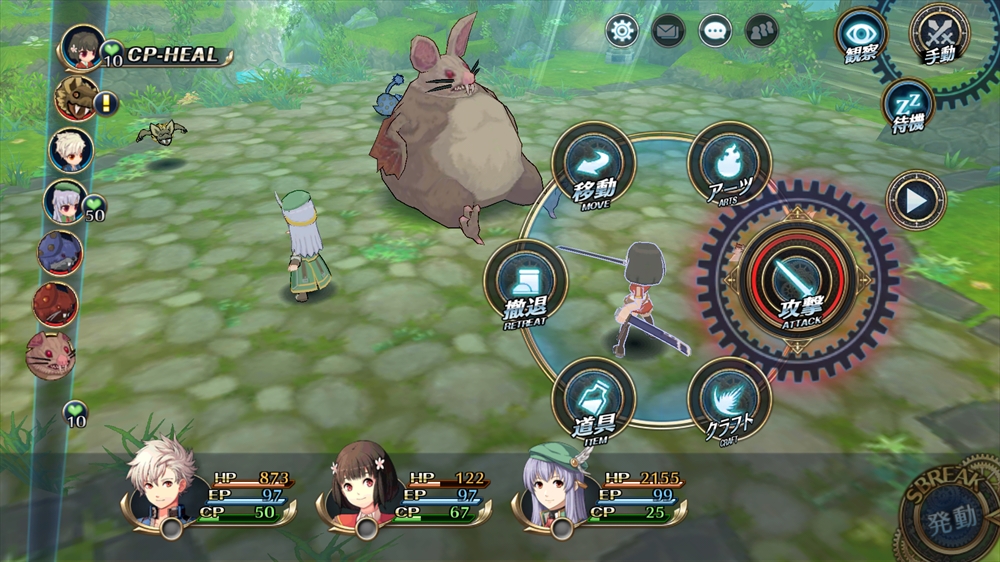Screen dimensions: 1000x562
Task: Open the Arts command menu
Action: 729,164
